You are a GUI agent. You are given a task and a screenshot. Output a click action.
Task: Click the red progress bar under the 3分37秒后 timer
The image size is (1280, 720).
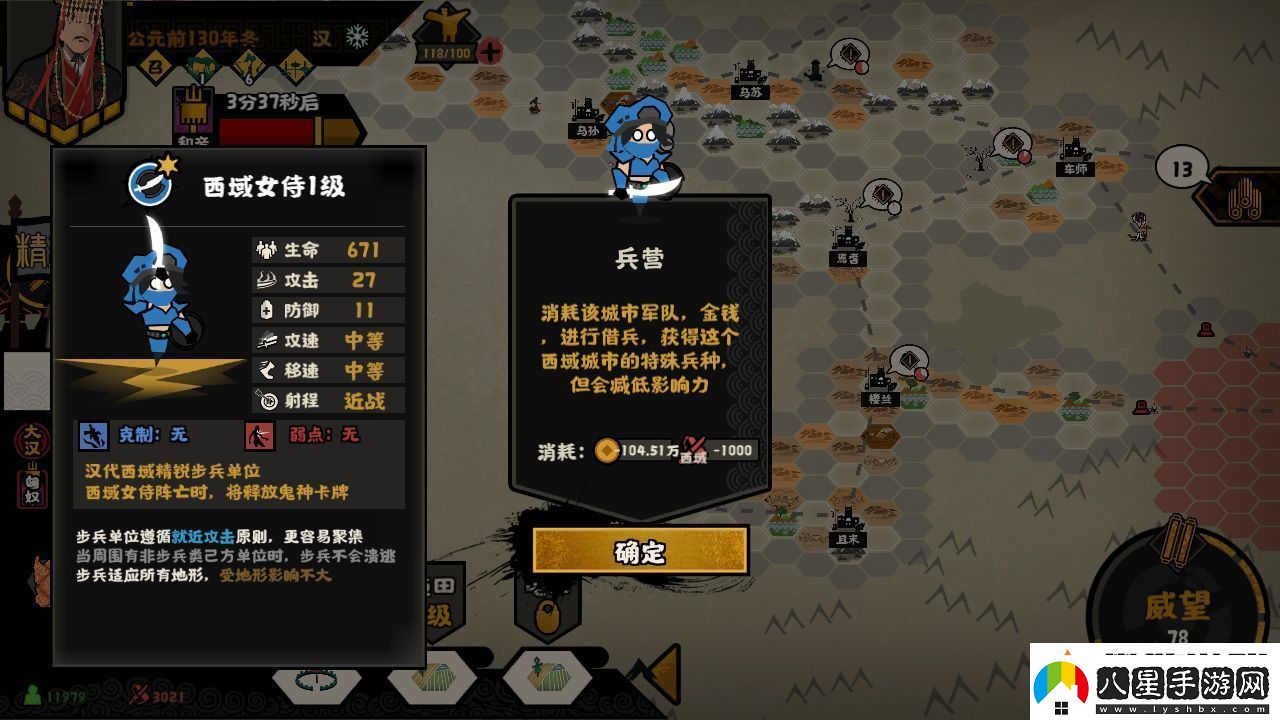click(269, 131)
